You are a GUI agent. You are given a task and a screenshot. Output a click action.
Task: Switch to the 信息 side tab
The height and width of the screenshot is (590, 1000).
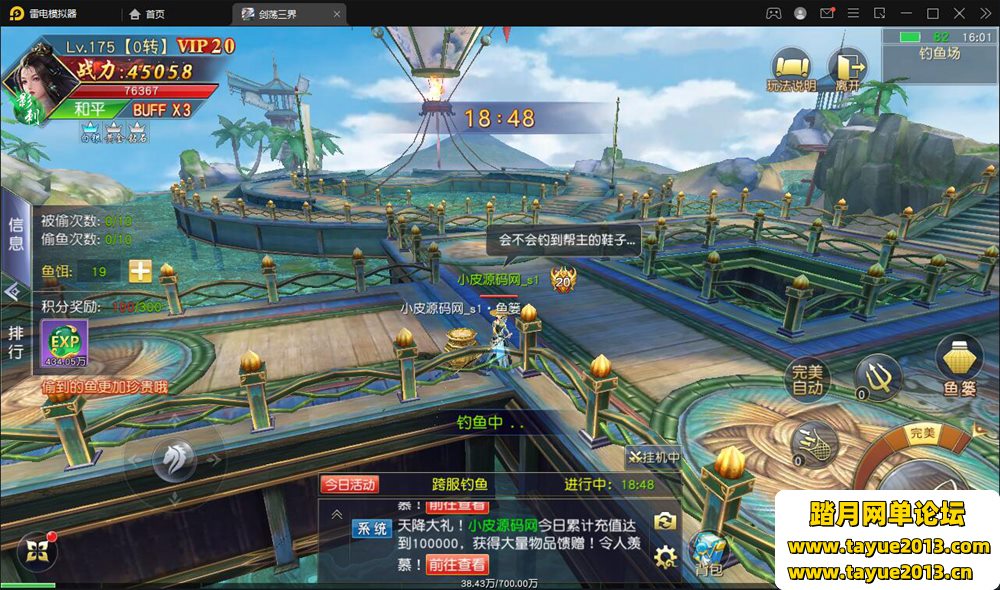(15, 233)
